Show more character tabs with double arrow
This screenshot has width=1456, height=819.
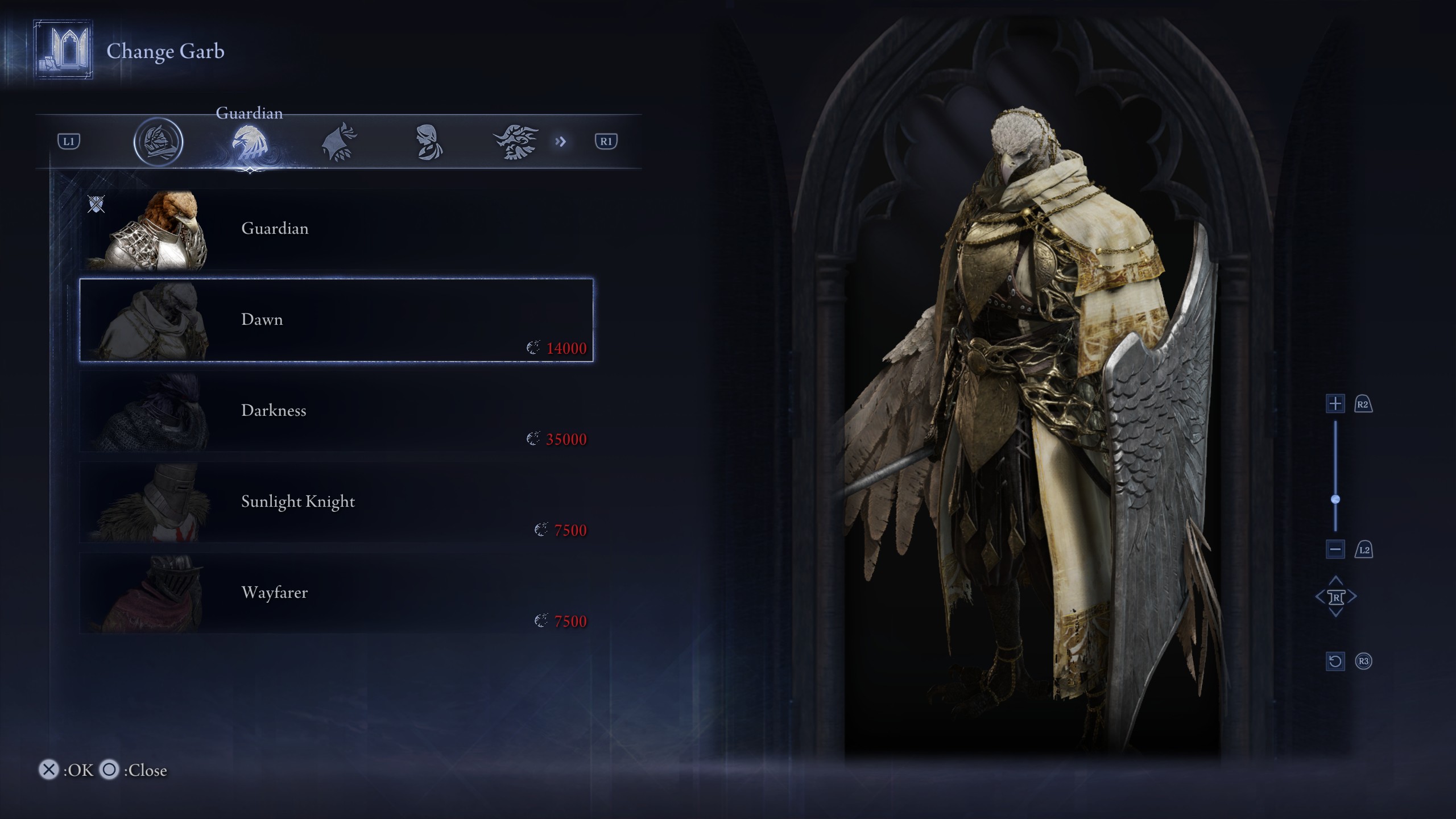coord(561,142)
